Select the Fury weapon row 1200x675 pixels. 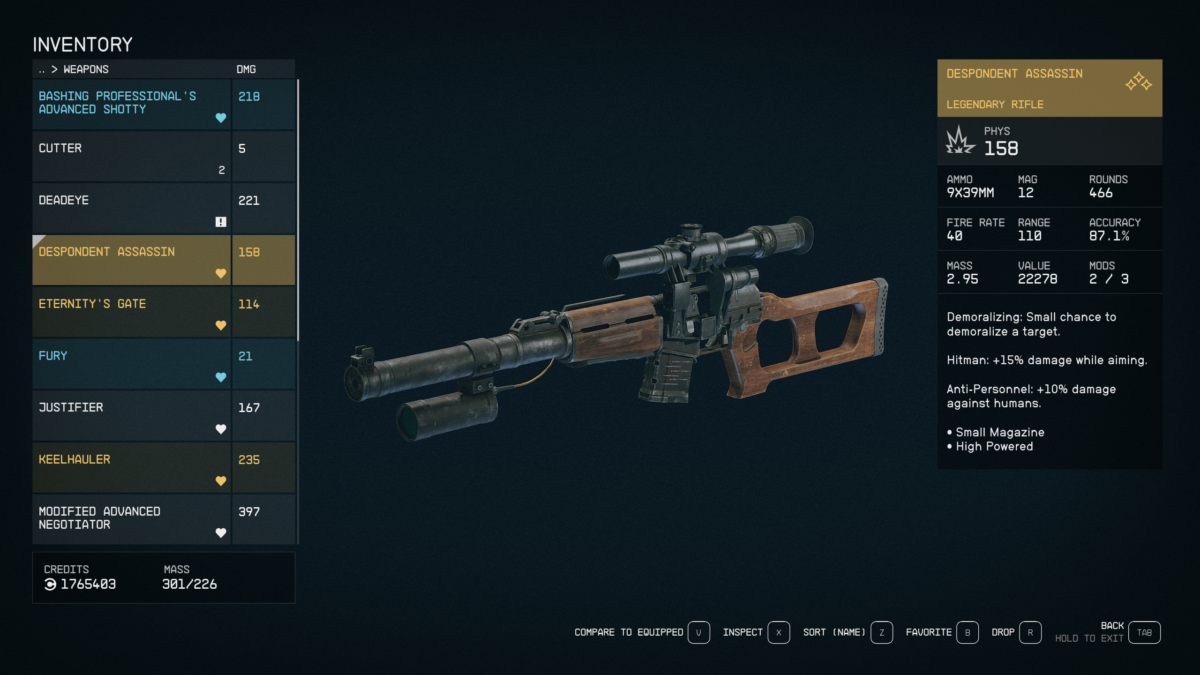(132, 364)
